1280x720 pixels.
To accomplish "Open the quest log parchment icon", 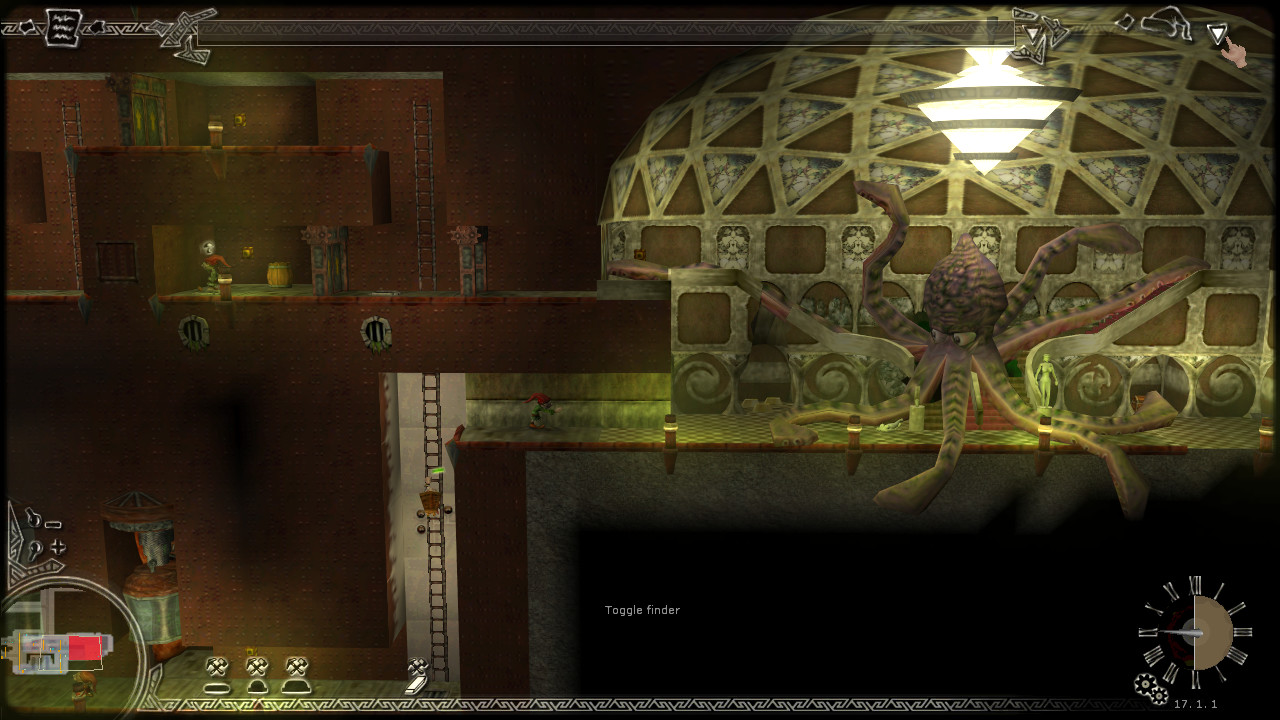I will (x=62, y=27).
